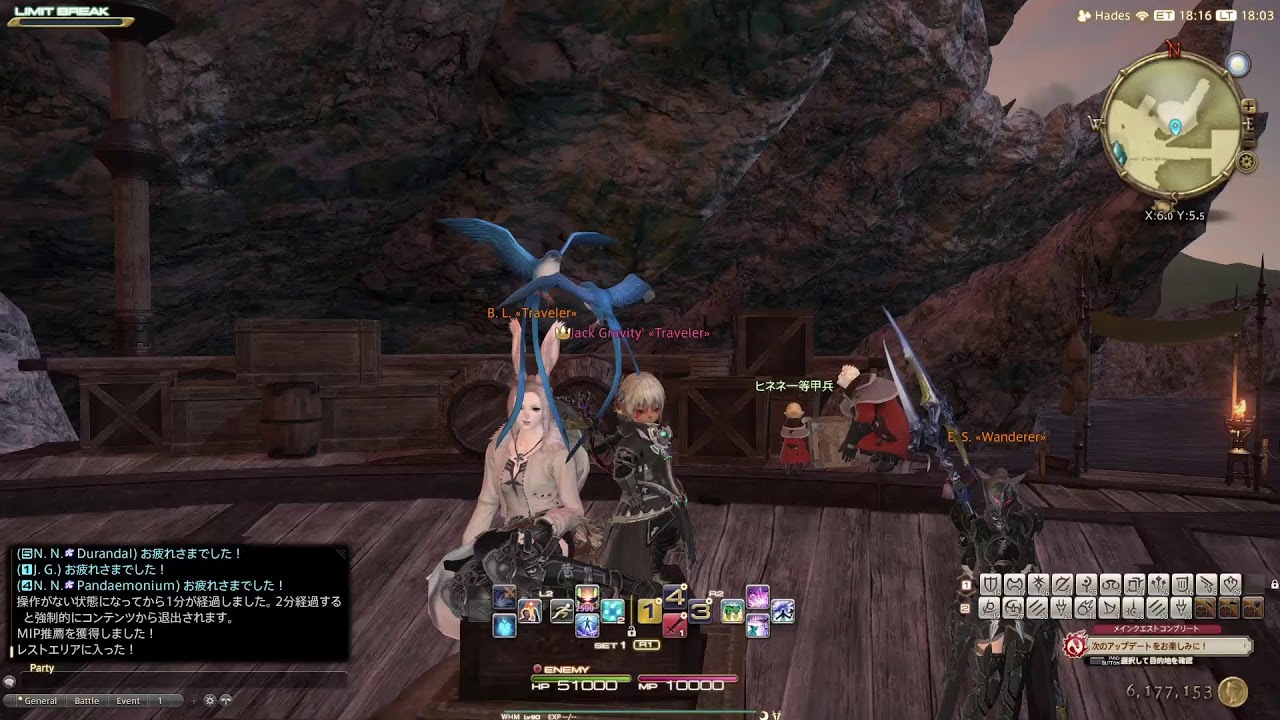
Task: Click the Paladin shield job icon
Action: [x=989, y=584]
